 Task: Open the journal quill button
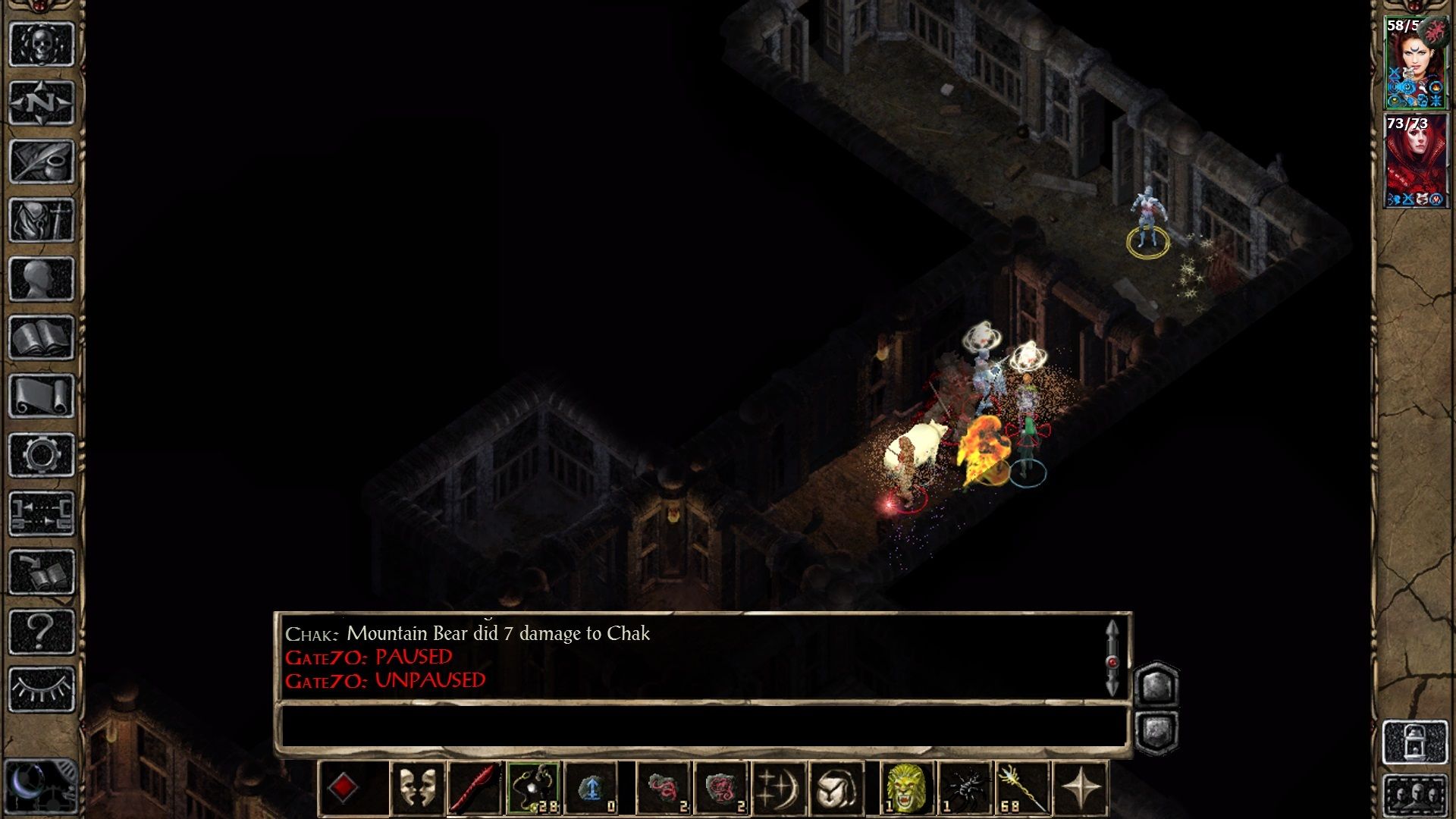pyautogui.click(x=42, y=161)
